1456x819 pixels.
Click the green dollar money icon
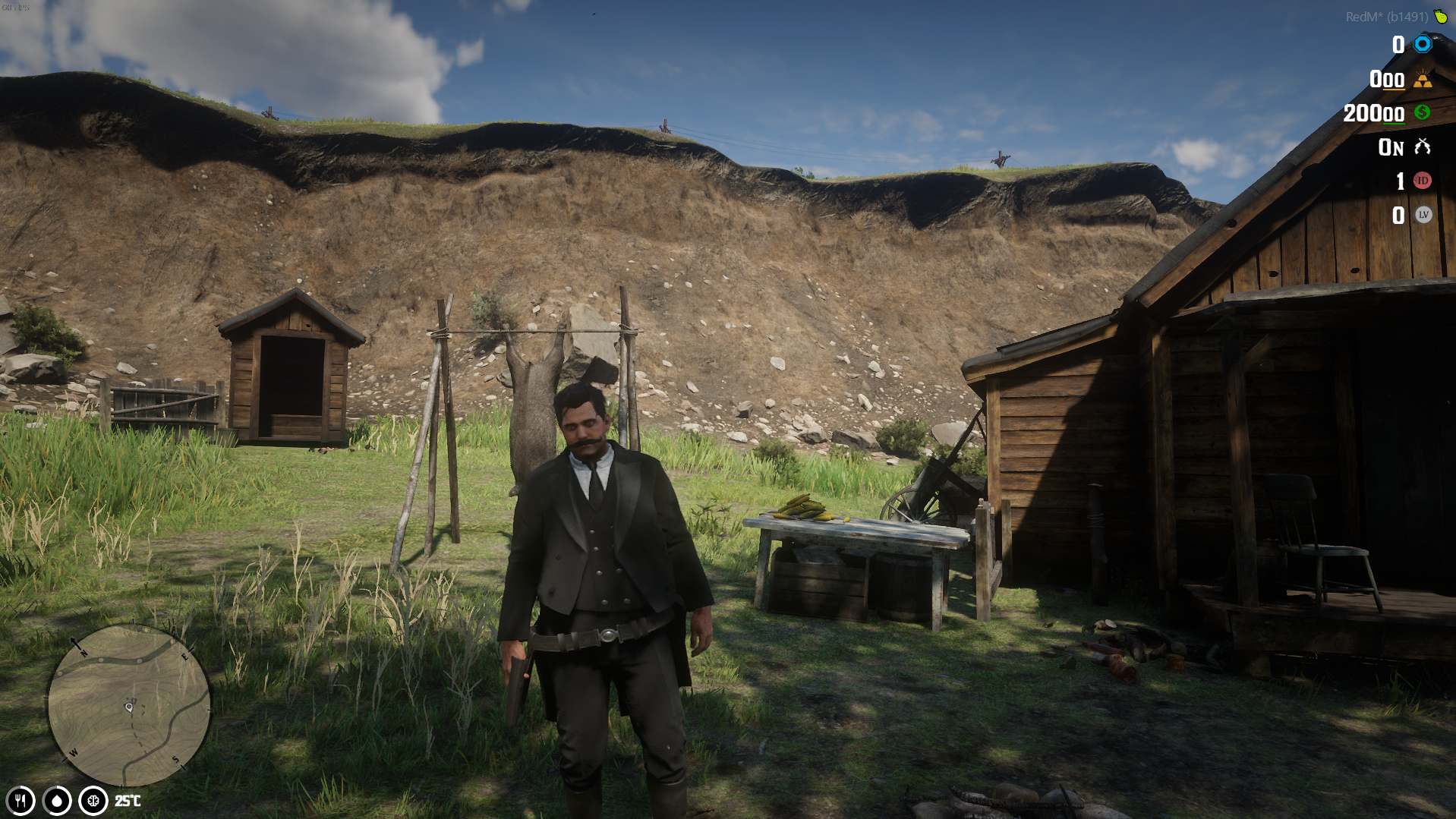pyautogui.click(x=1421, y=114)
